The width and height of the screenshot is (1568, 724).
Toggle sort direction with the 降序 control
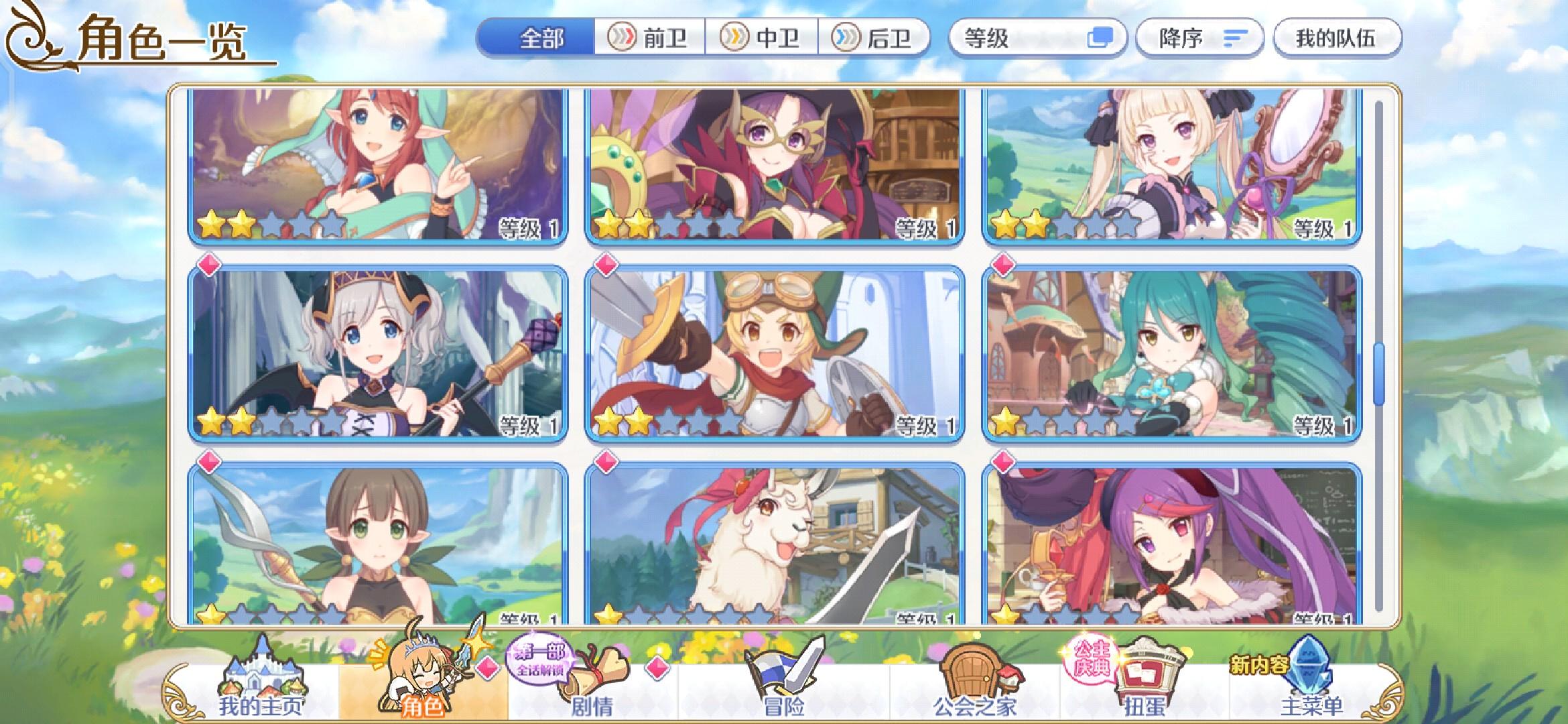pyautogui.click(x=1202, y=38)
